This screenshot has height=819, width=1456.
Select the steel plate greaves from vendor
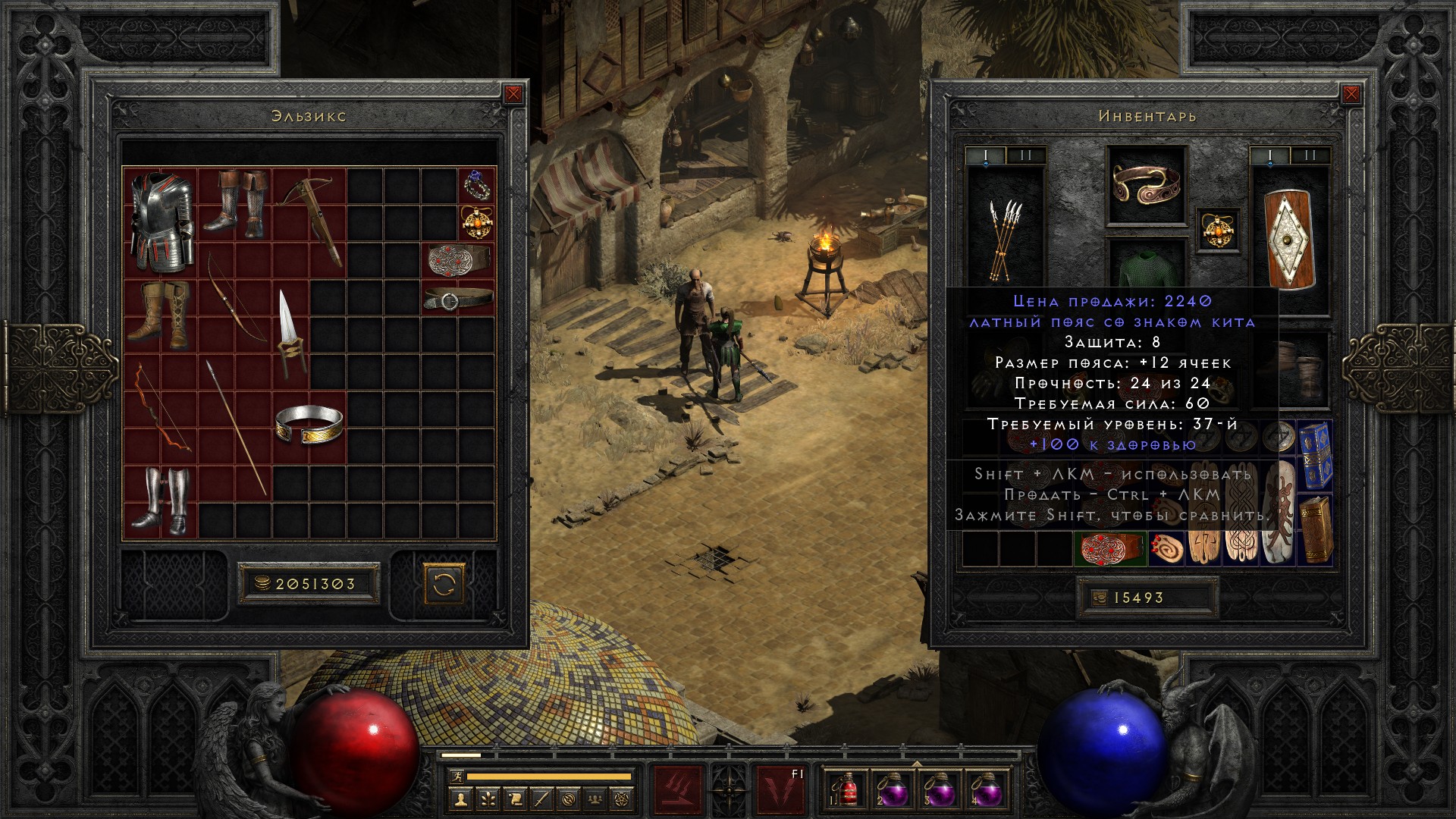pos(161,500)
